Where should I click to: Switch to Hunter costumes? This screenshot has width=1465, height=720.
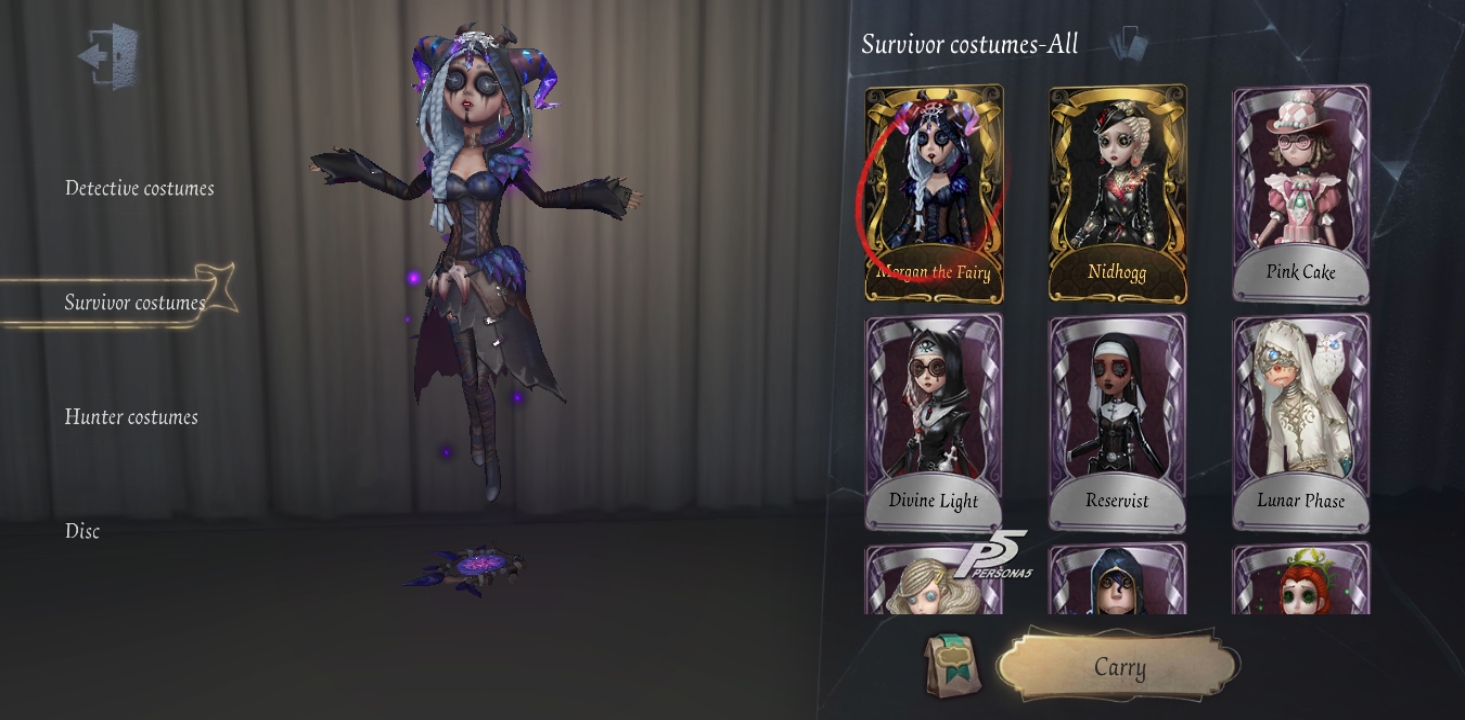133,417
